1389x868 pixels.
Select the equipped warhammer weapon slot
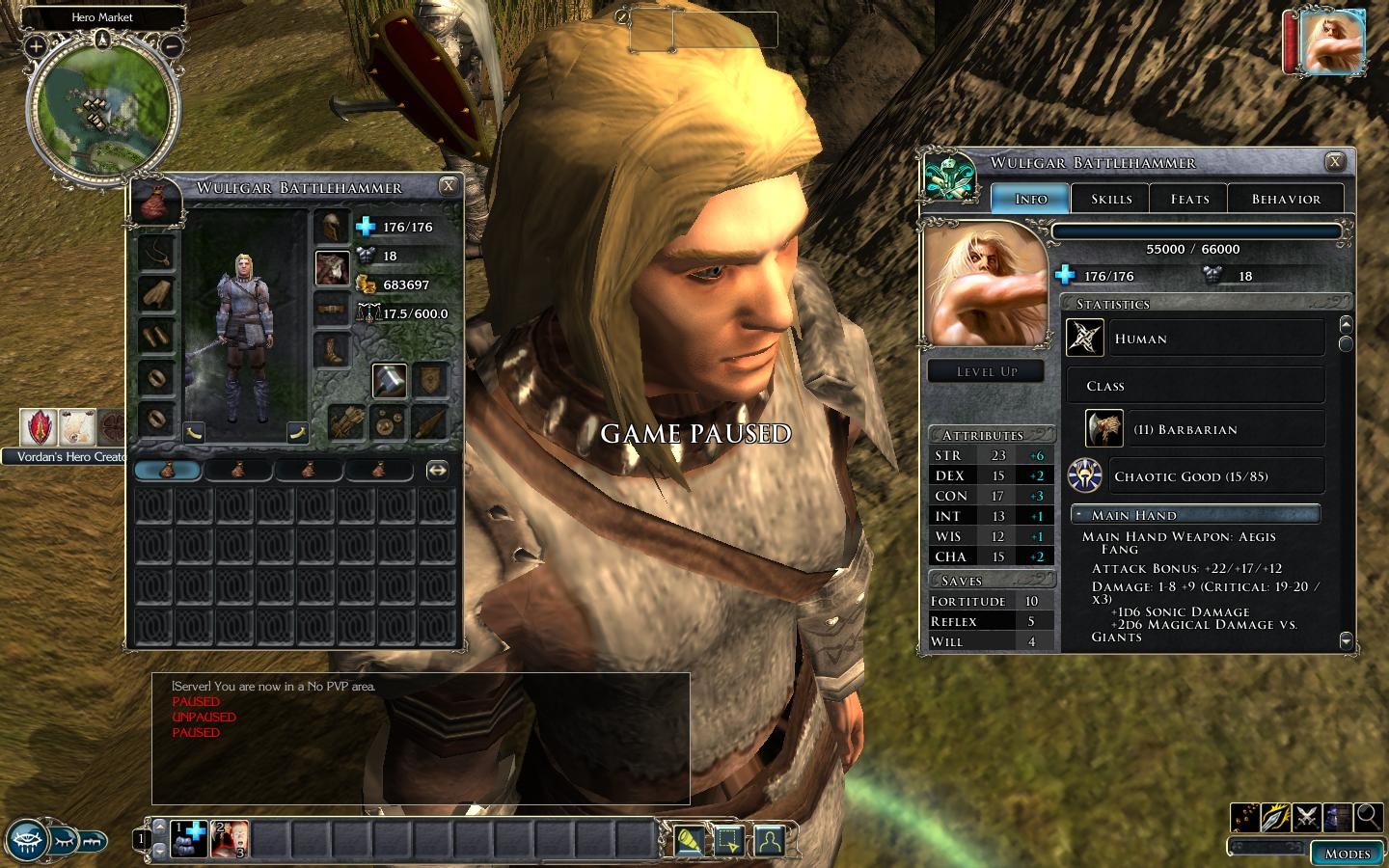pyautogui.click(x=390, y=381)
